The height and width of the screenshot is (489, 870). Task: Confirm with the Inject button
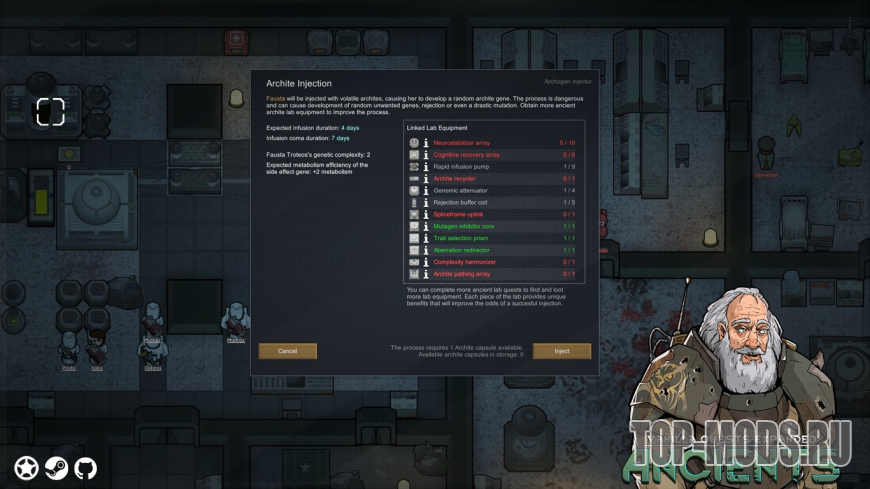[x=561, y=351]
